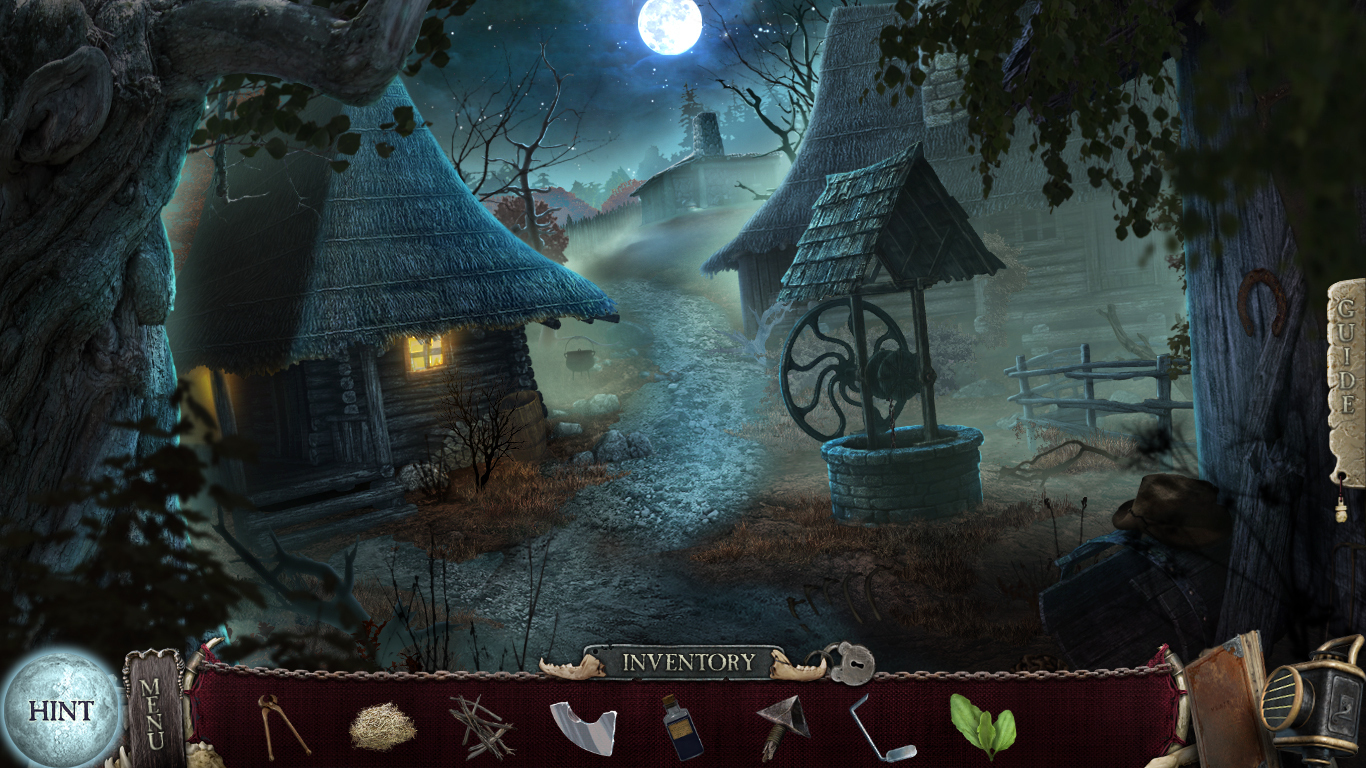This screenshot has height=768, width=1366.
Task: Click the Inventory label plate
Action: click(x=688, y=662)
